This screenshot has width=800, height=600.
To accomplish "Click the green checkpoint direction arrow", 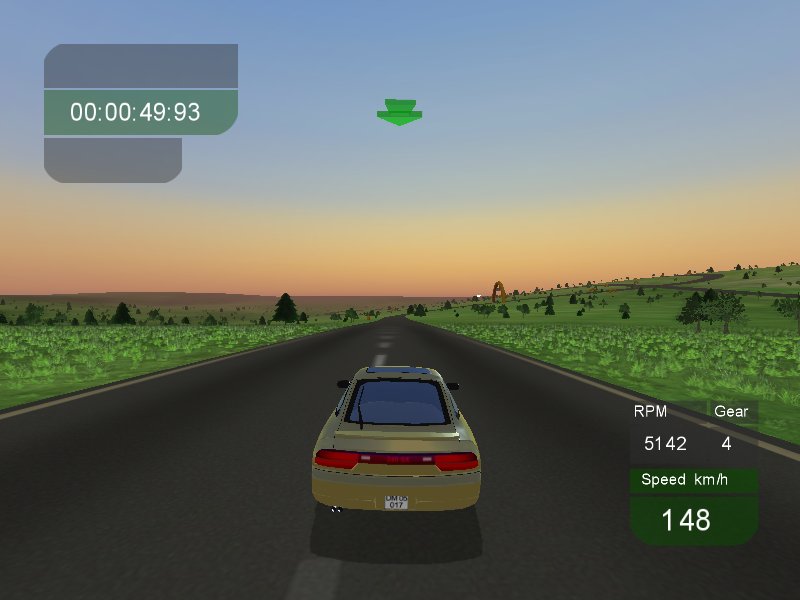I will [399, 112].
